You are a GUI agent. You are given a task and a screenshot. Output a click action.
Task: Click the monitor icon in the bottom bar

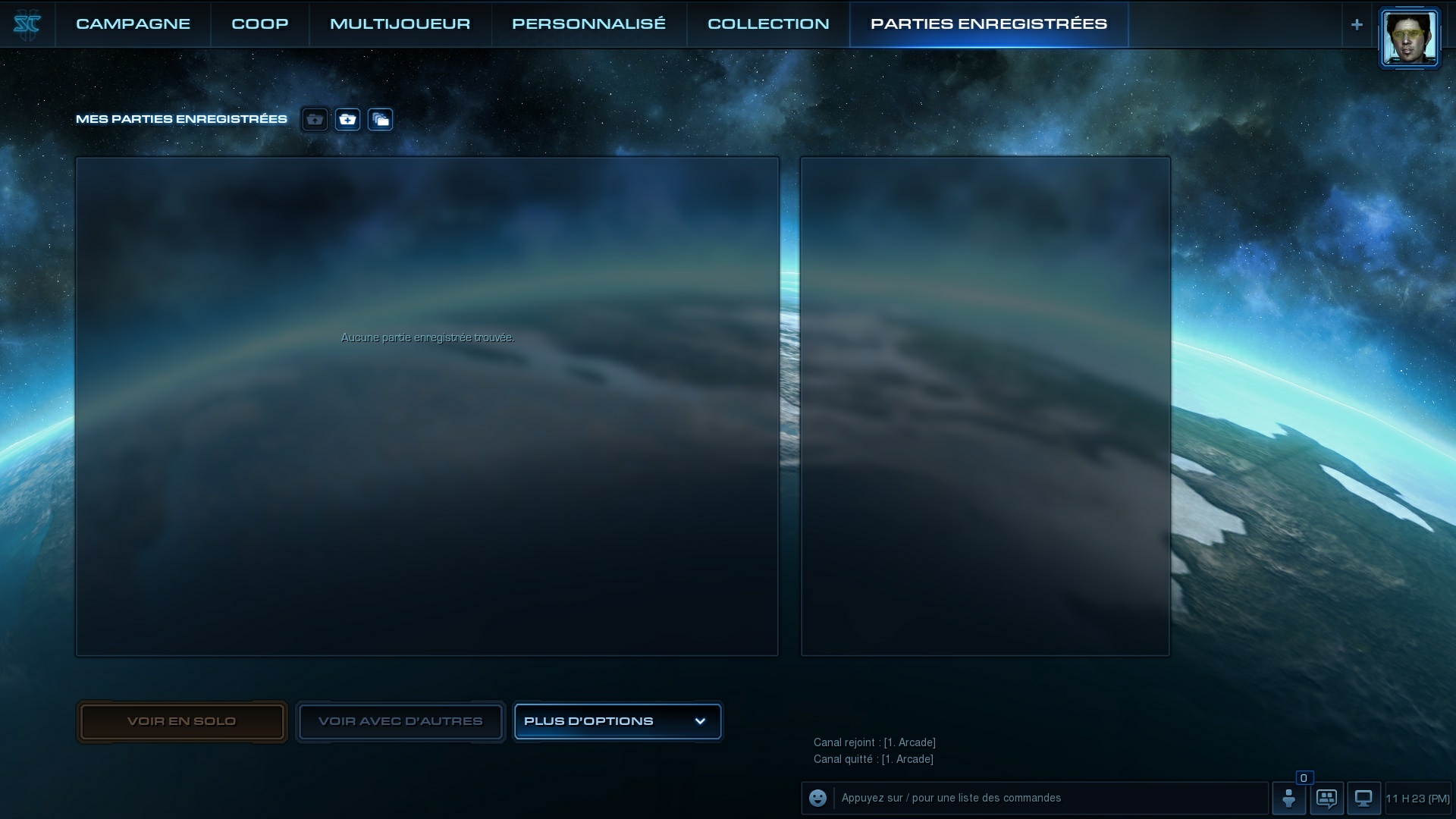coord(1363,798)
